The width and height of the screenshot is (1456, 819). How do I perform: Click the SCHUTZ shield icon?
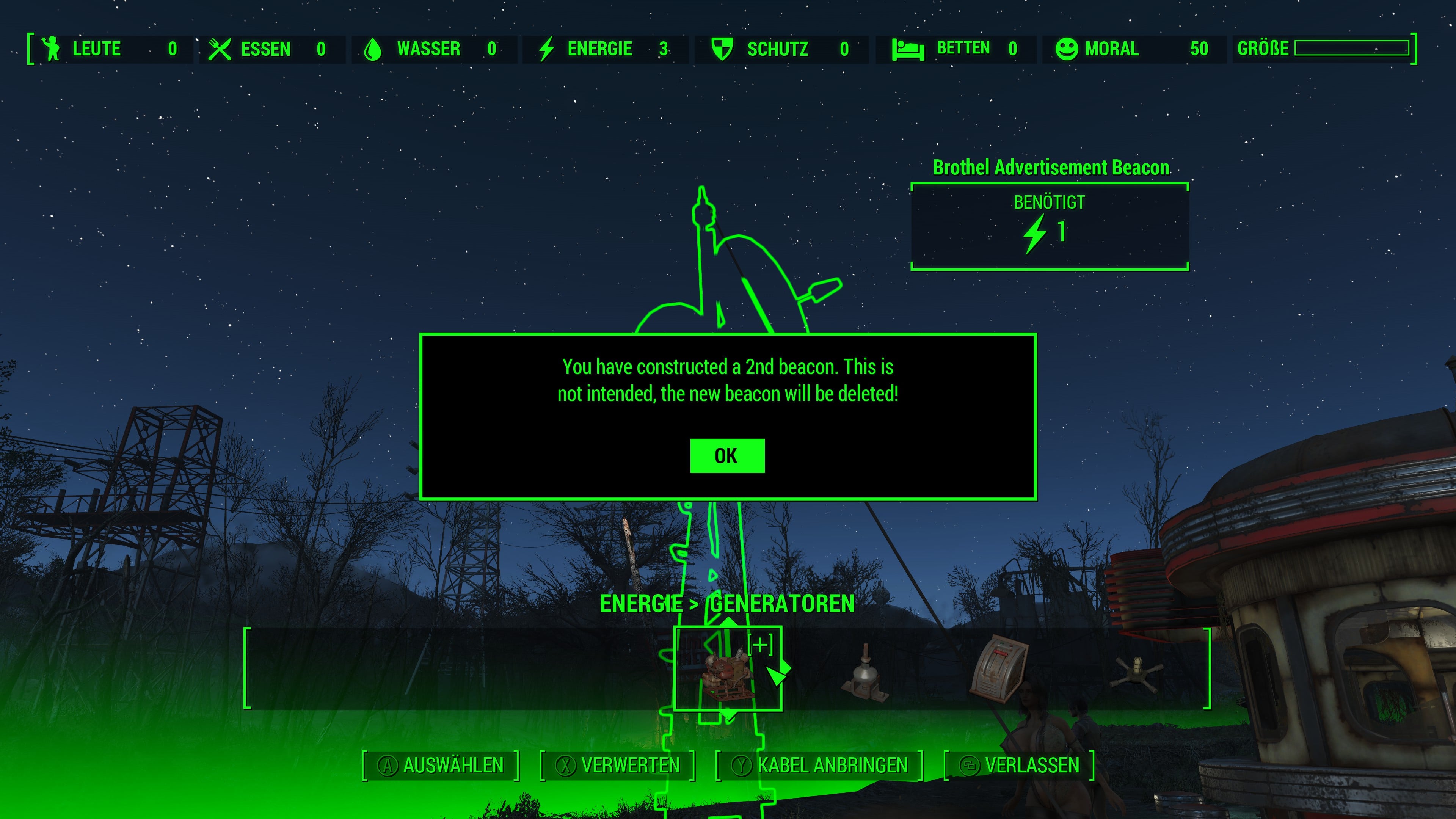(723, 49)
